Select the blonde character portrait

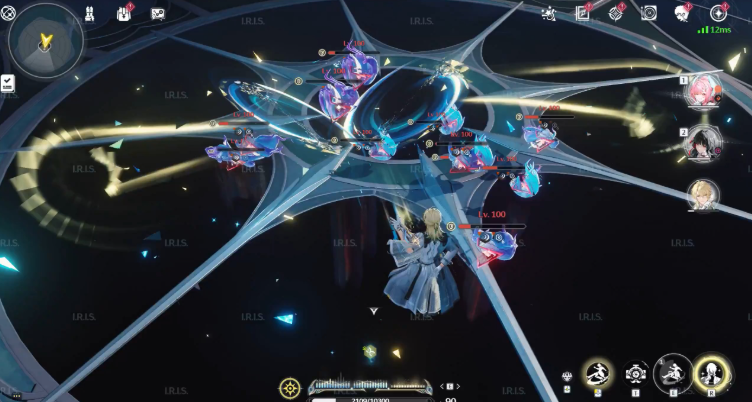[x=702, y=195]
